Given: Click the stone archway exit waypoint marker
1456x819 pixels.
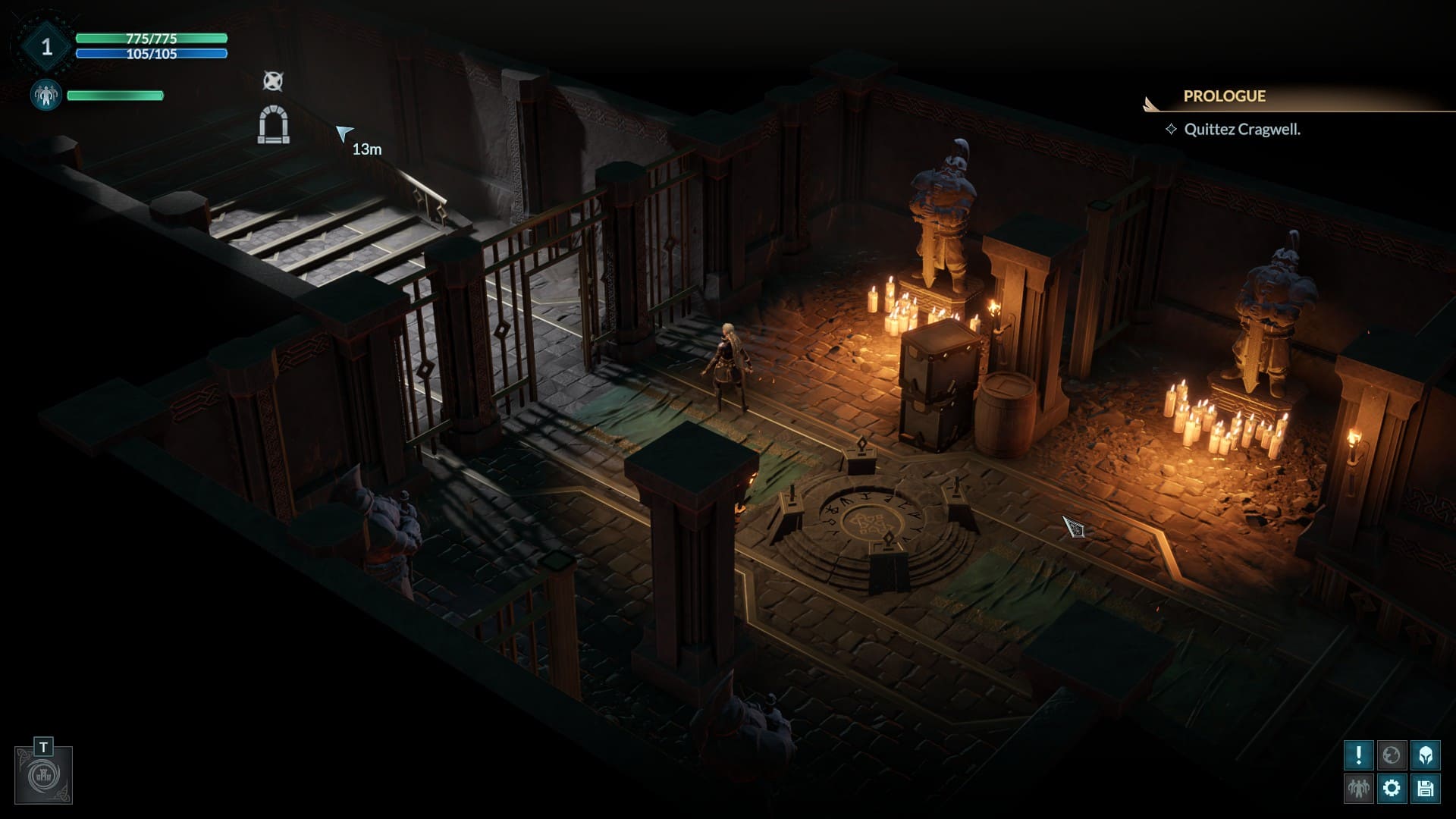Looking at the screenshot, I should [x=273, y=125].
